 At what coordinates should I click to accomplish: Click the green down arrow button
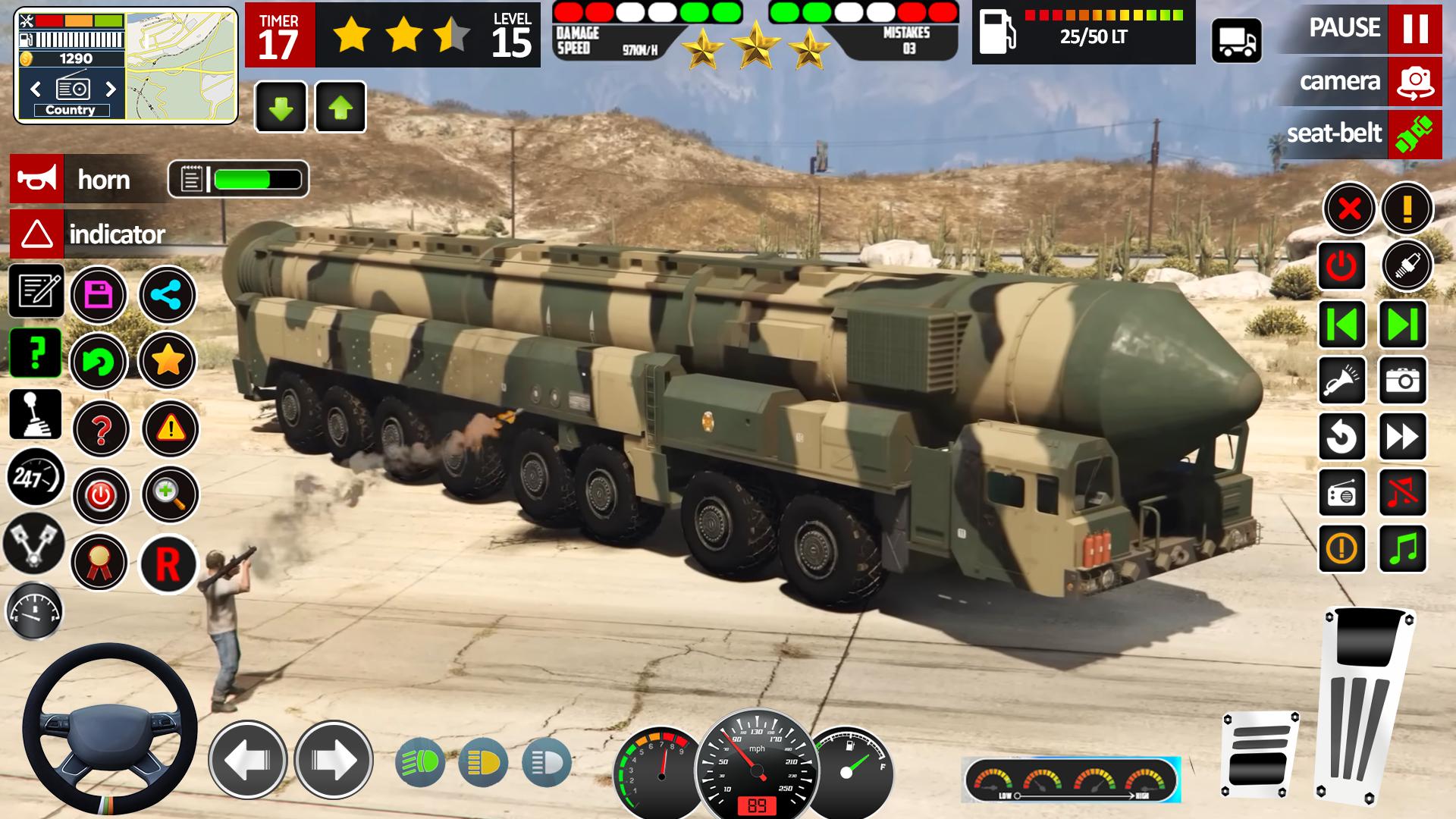[x=281, y=107]
